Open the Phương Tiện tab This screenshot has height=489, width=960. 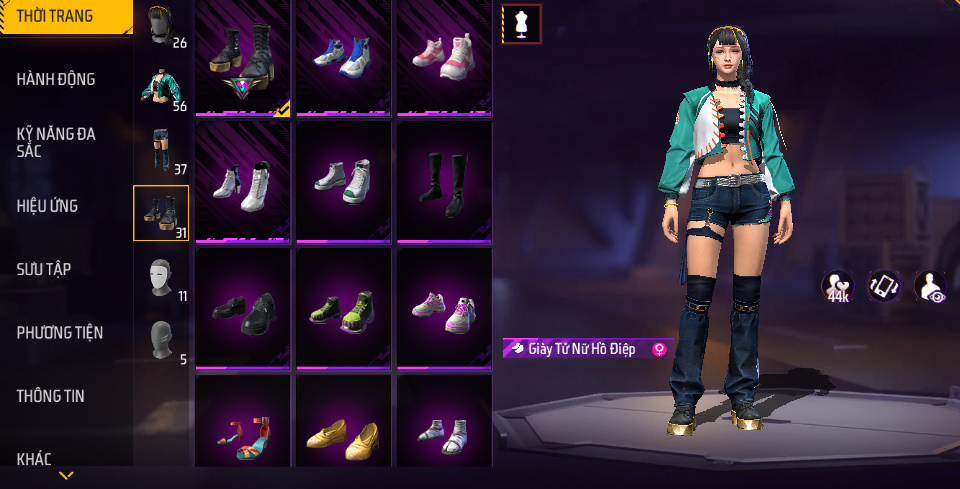[x=60, y=332]
